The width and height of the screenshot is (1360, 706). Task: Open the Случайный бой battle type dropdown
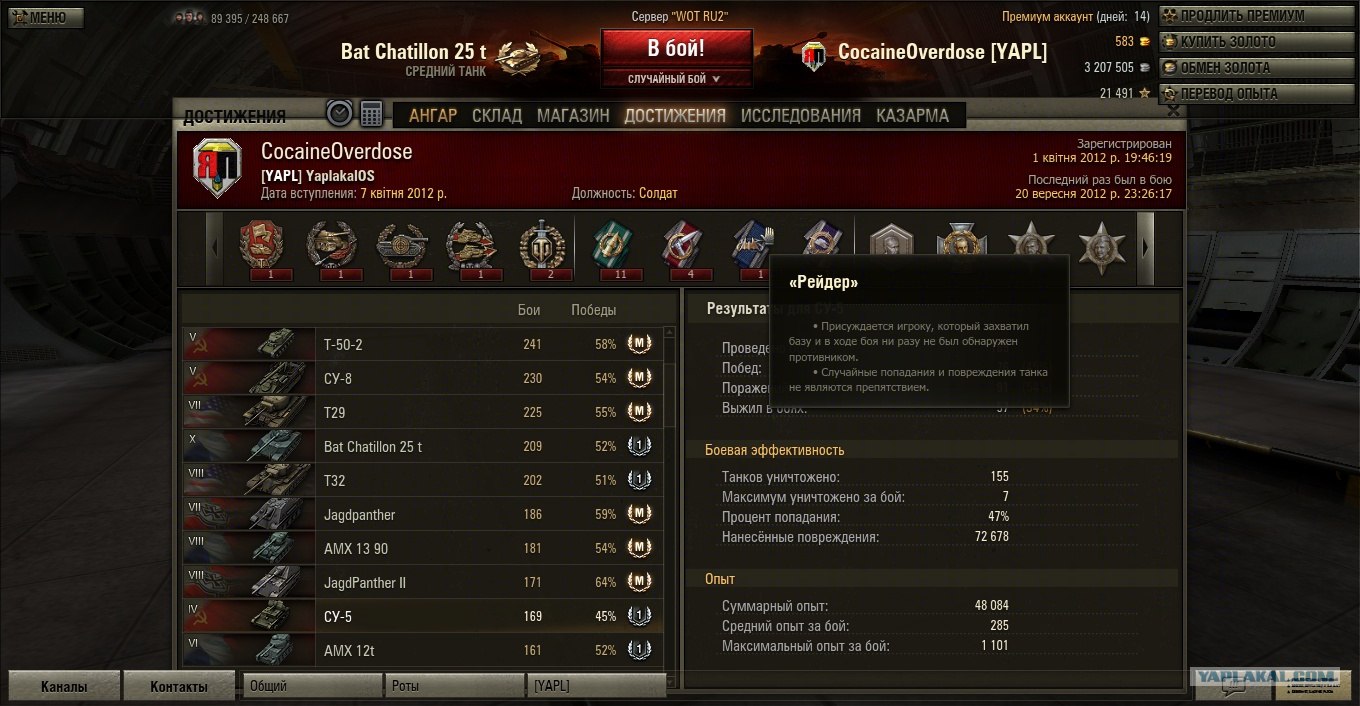pos(676,79)
